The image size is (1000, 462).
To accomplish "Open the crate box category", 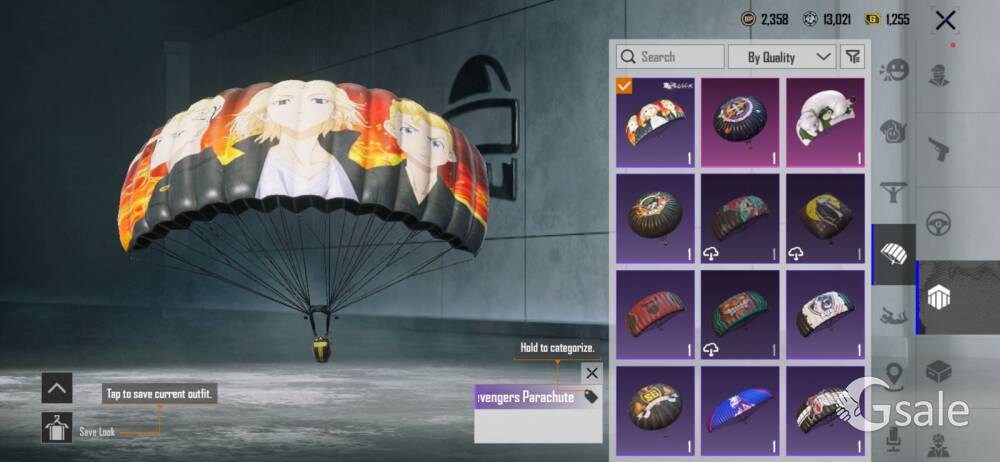I will [x=938, y=372].
